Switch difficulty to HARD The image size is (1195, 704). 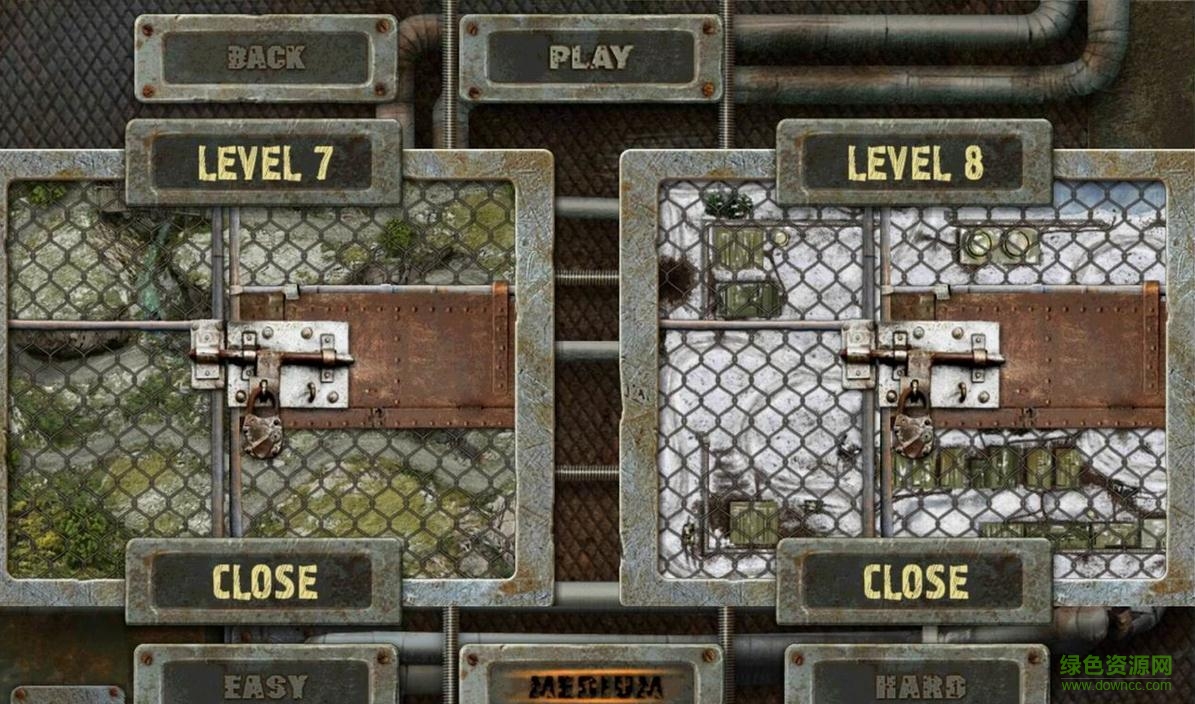916,686
